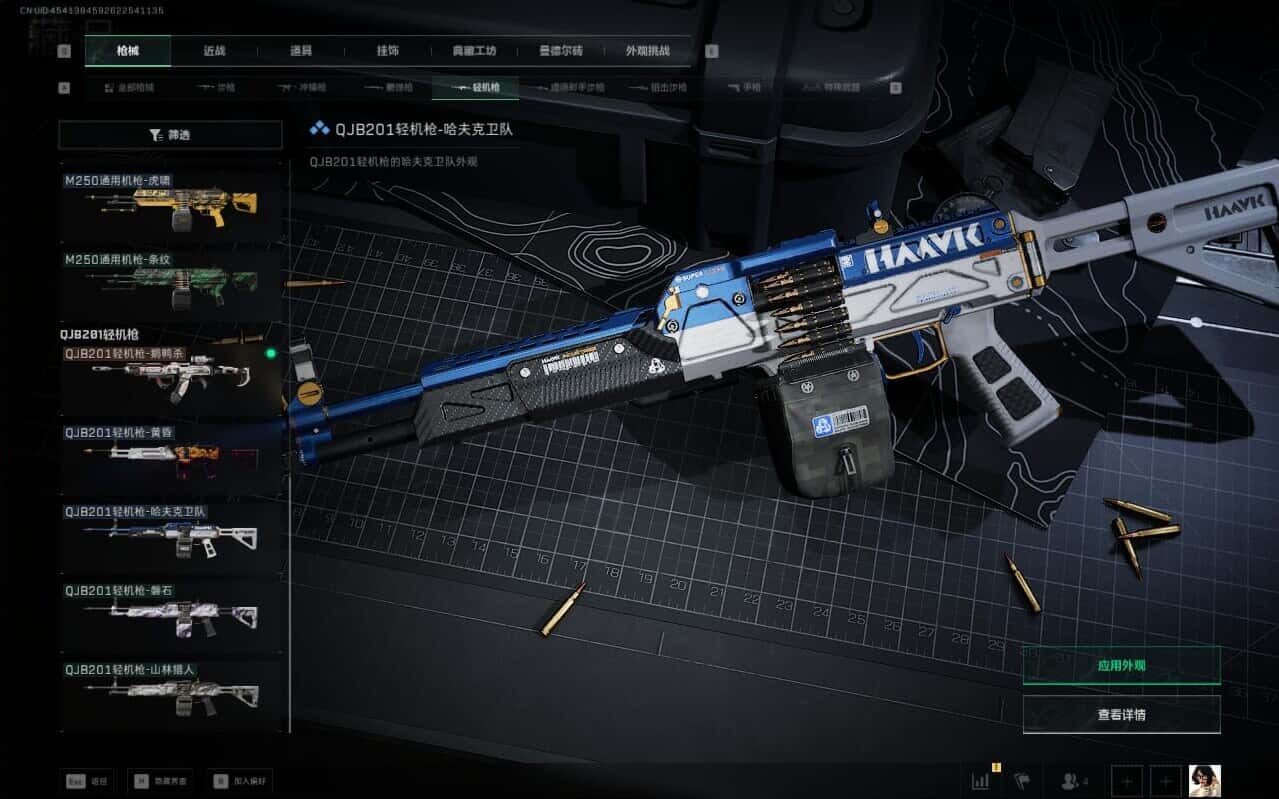The width and height of the screenshot is (1279, 799).
Task: Open the 典藏工坊 tab
Action: click(x=474, y=51)
